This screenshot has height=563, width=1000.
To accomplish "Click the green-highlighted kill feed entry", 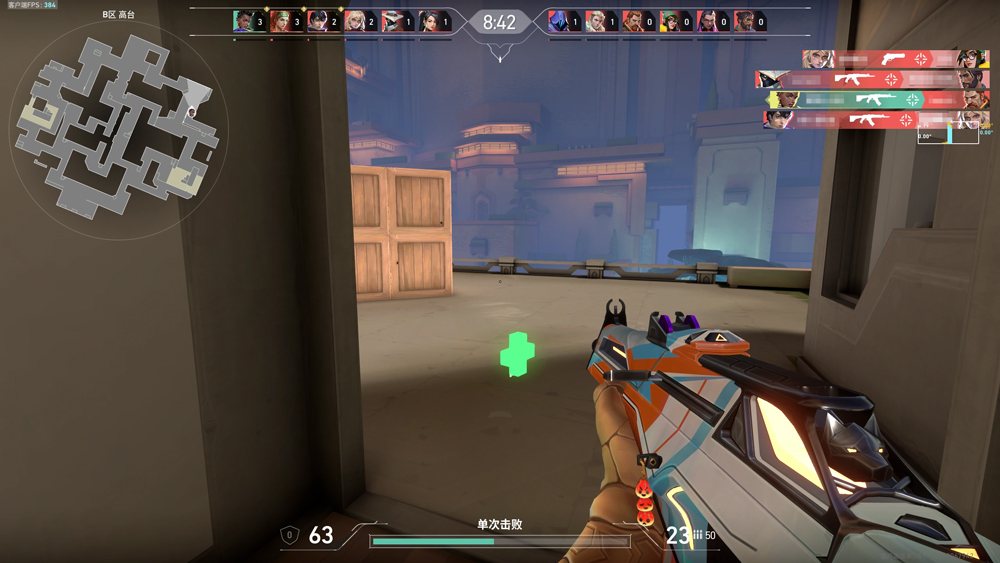I will click(877, 100).
